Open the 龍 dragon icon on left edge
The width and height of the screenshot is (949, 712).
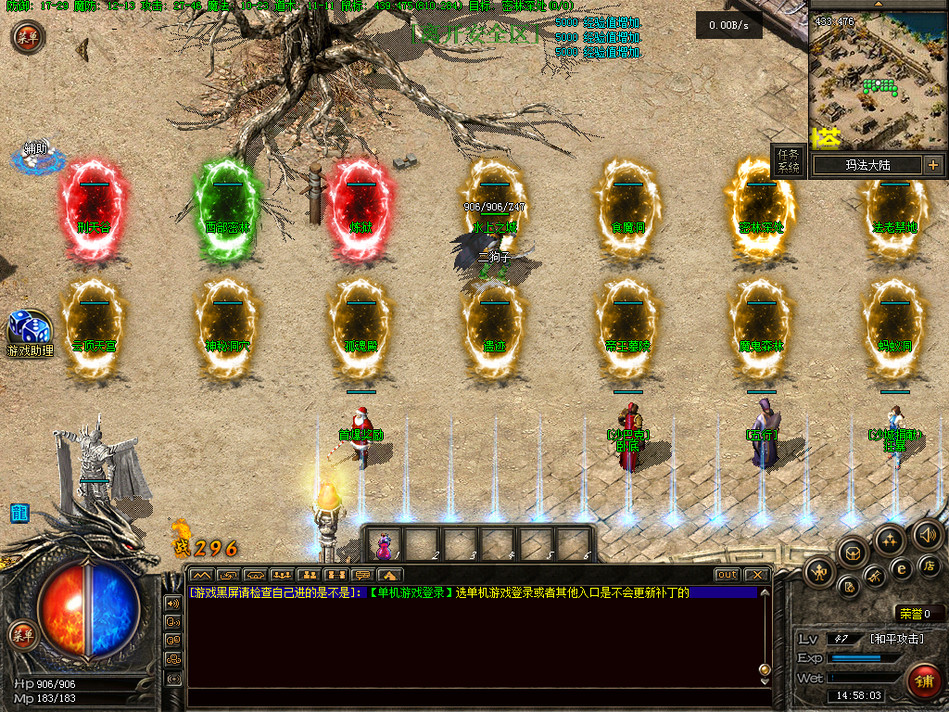[x=19, y=513]
